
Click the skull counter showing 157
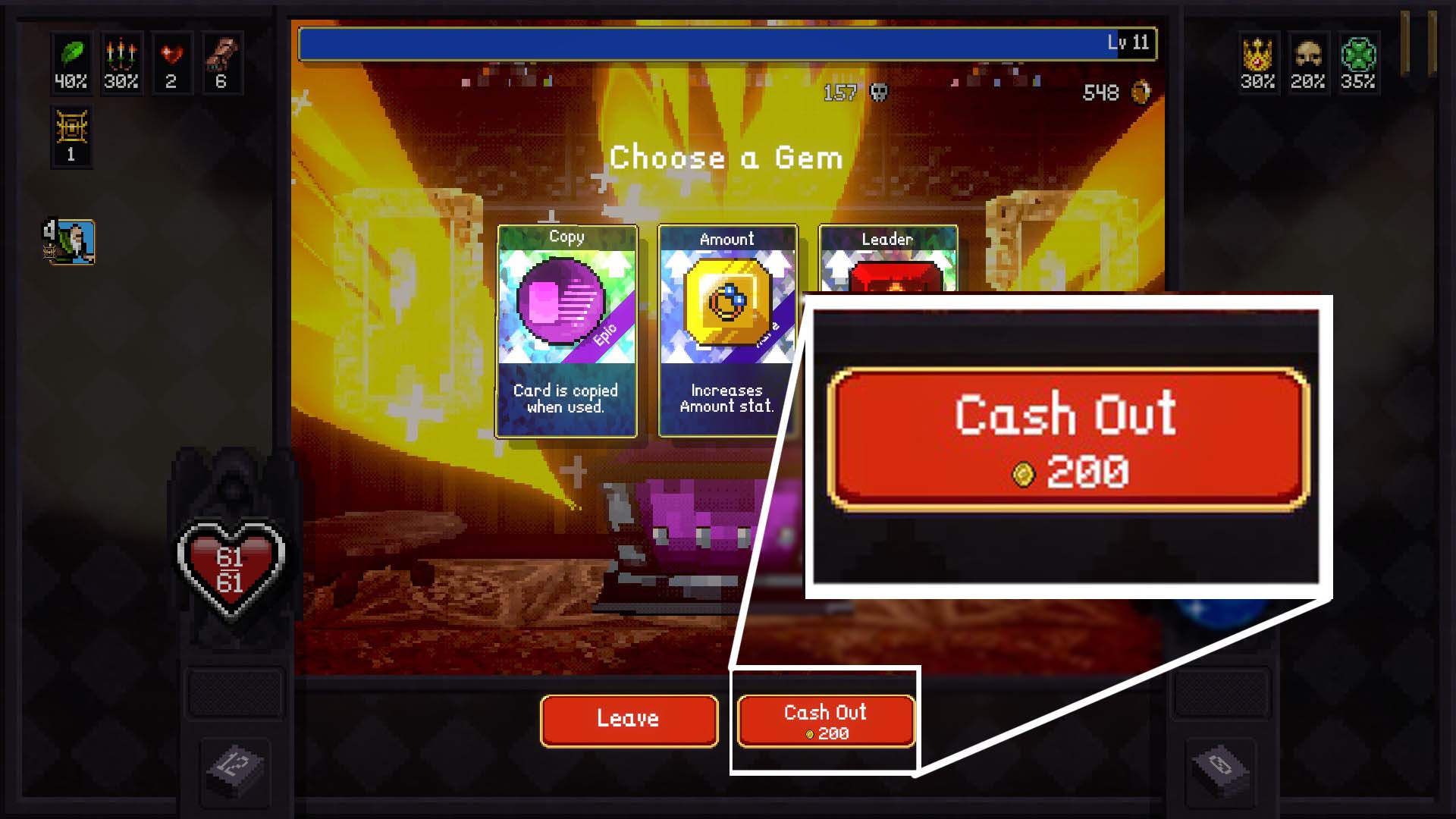pyautogui.click(x=855, y=93)
